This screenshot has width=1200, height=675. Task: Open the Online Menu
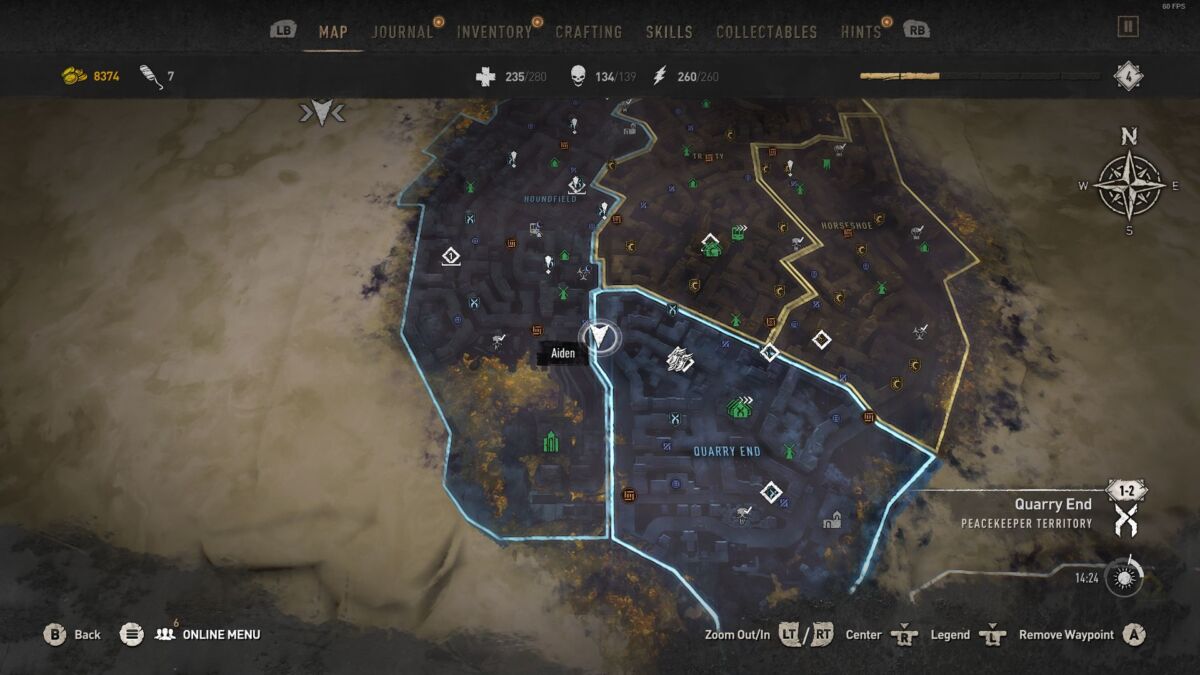208,634
